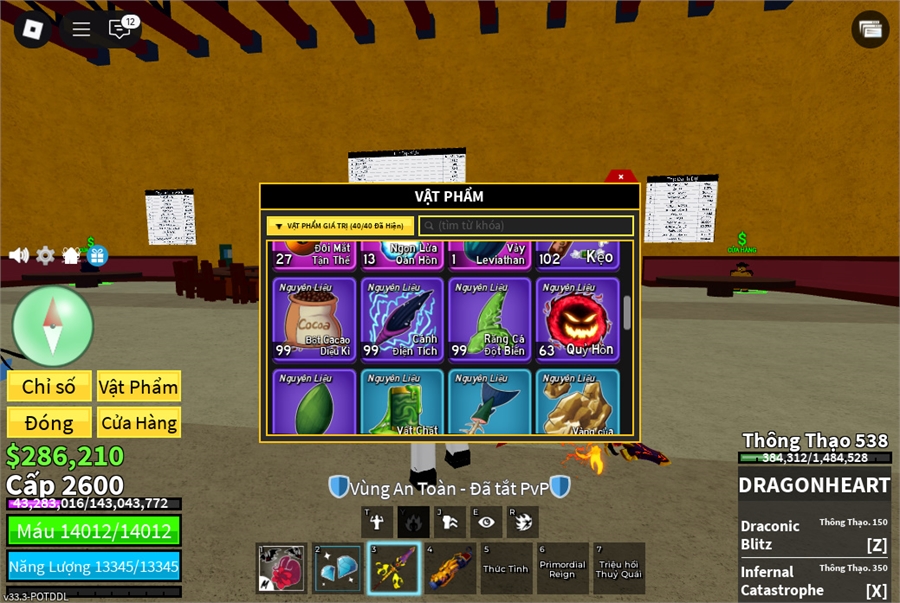Image resolution: width=900 pixels, height=603 pixels.
Task: Click the inventory keyword search field
Action: pos(526,226)
